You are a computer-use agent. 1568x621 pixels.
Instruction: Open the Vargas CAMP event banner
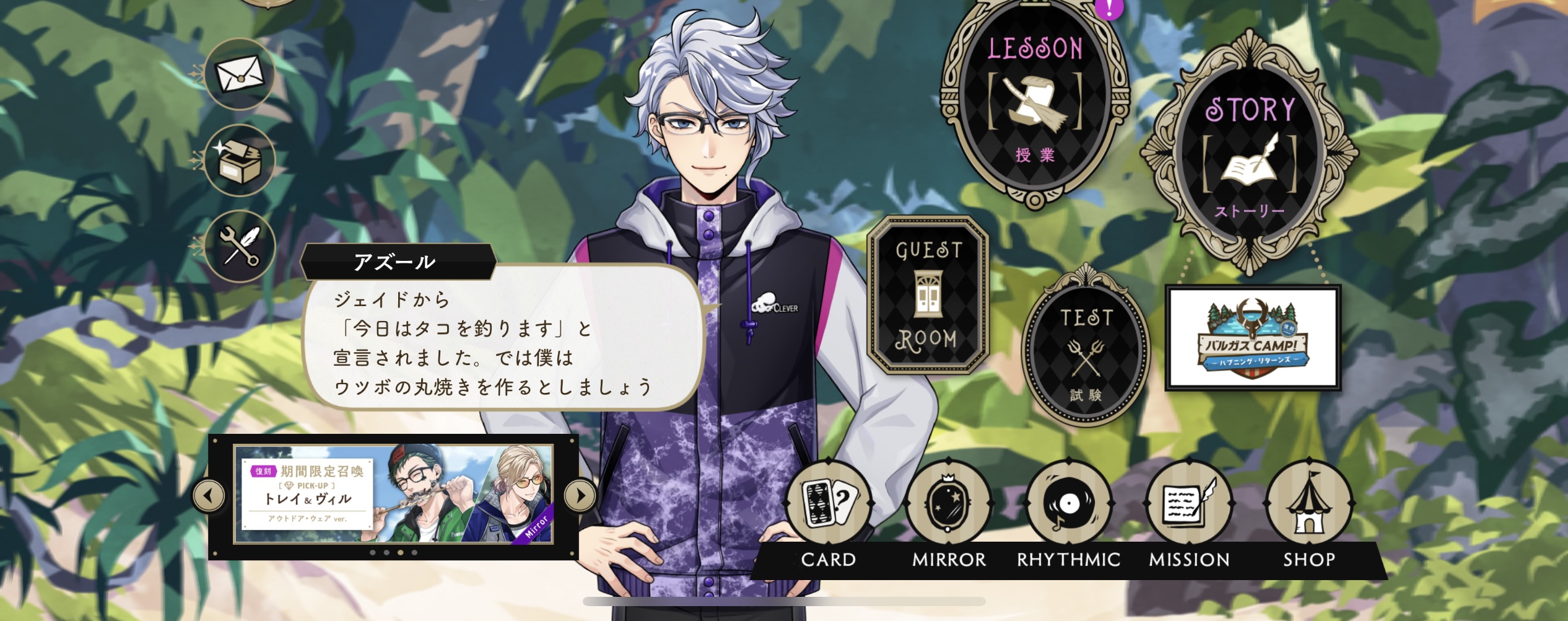(1253, 338)
